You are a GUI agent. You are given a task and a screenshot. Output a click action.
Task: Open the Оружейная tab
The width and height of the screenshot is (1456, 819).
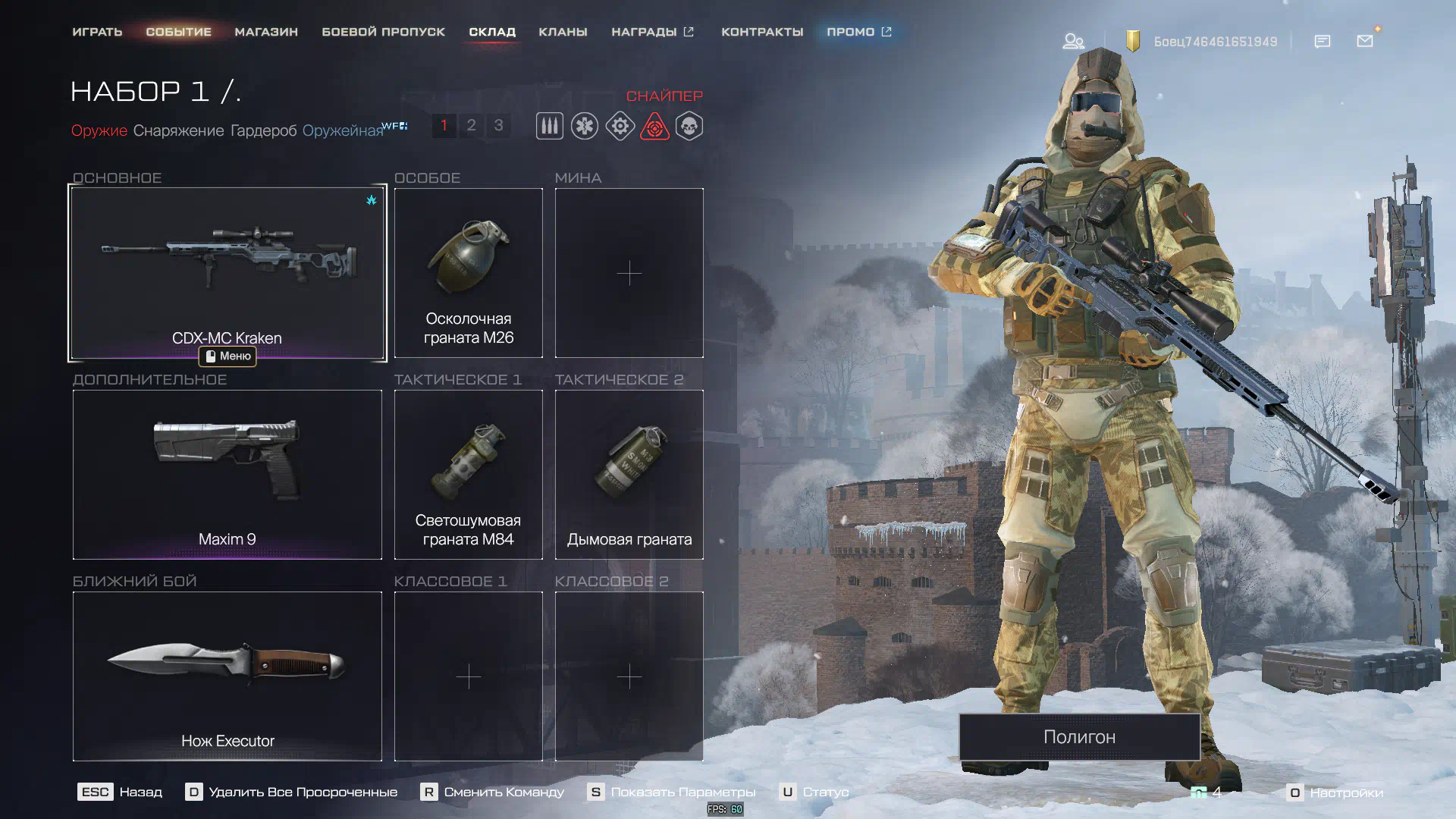pos(343,130)
